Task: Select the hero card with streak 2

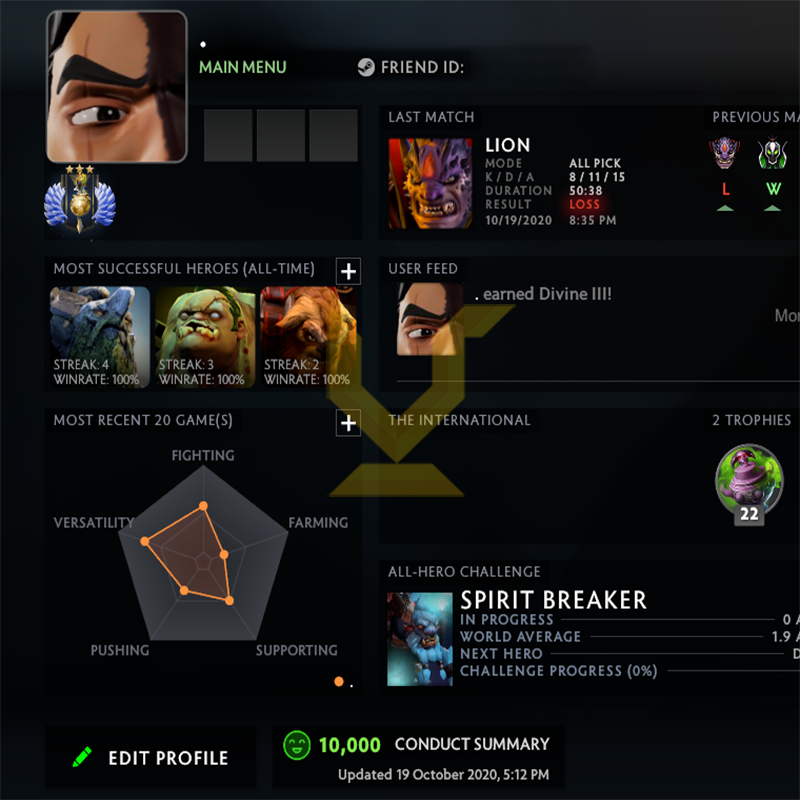Action: click(310, 337)
